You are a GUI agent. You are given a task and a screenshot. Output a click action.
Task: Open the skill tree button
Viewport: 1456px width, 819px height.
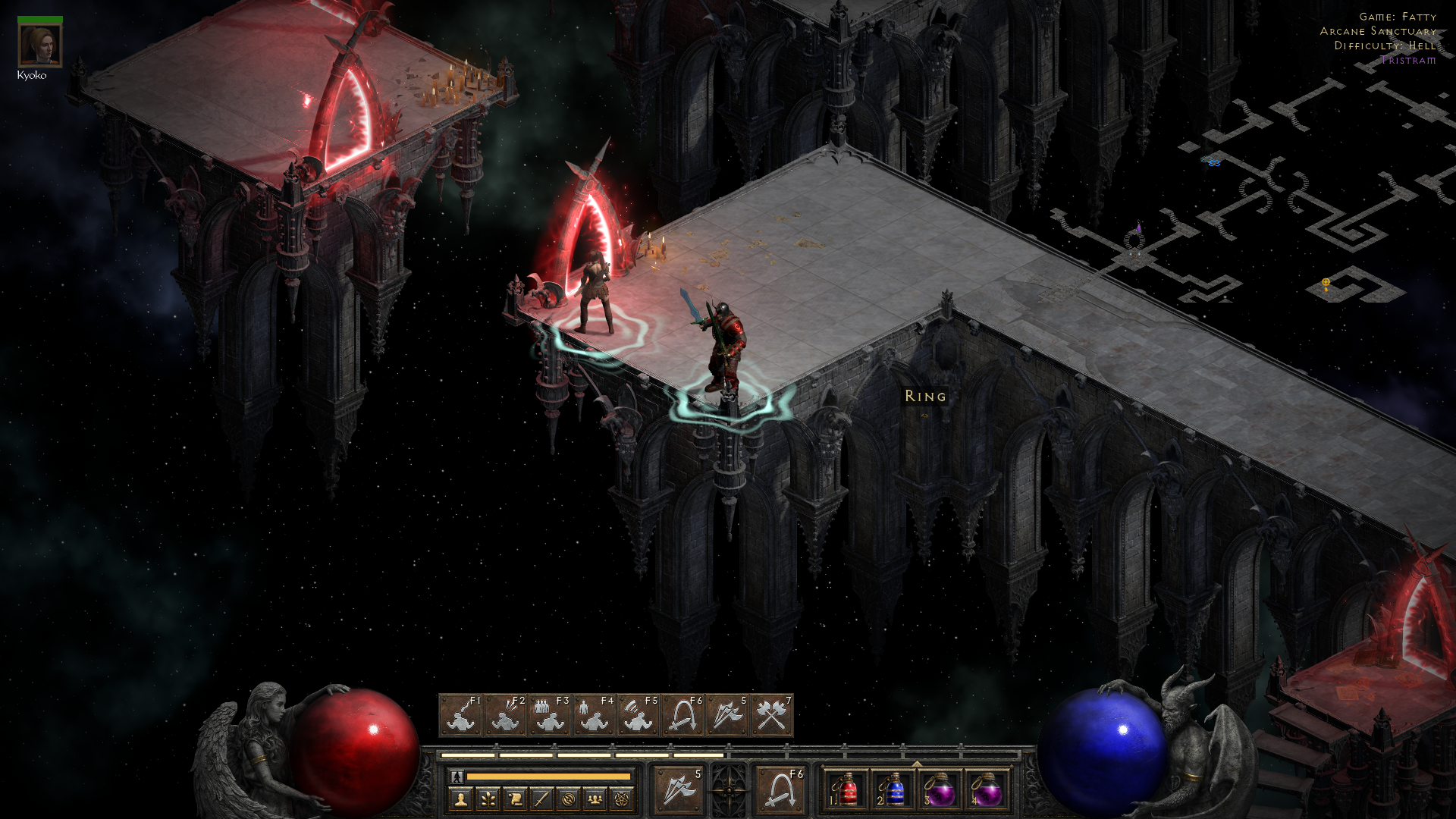[x=488, y=799]
